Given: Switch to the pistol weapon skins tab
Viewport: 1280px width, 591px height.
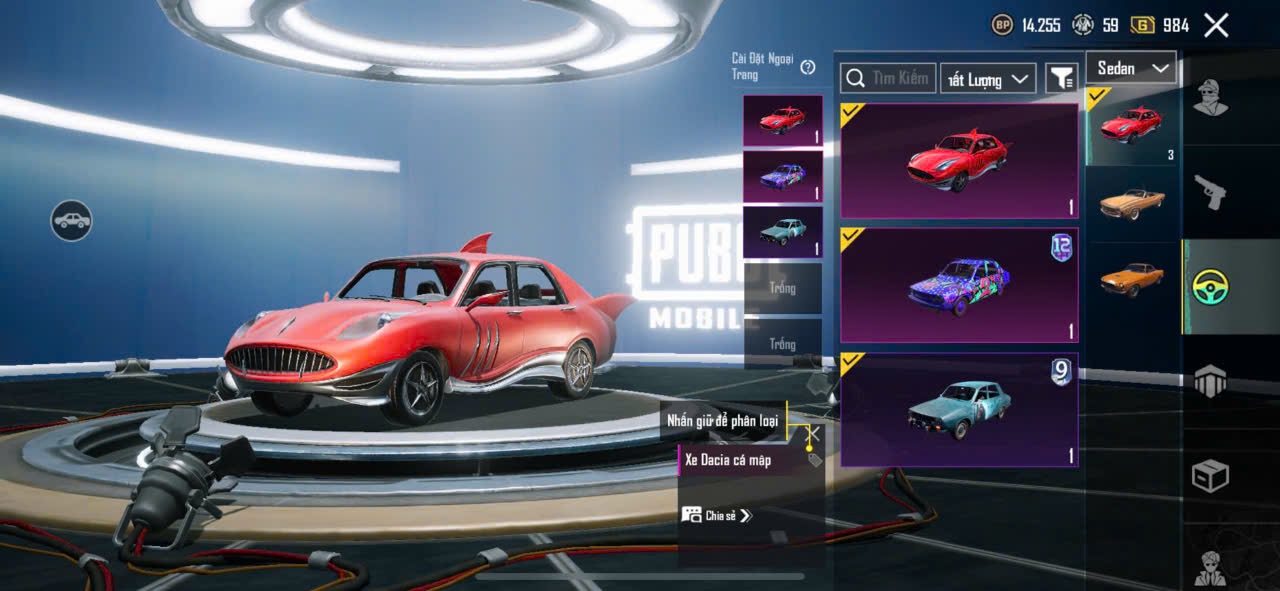Looking at the screenshot, I should [x=1210, y=192].
